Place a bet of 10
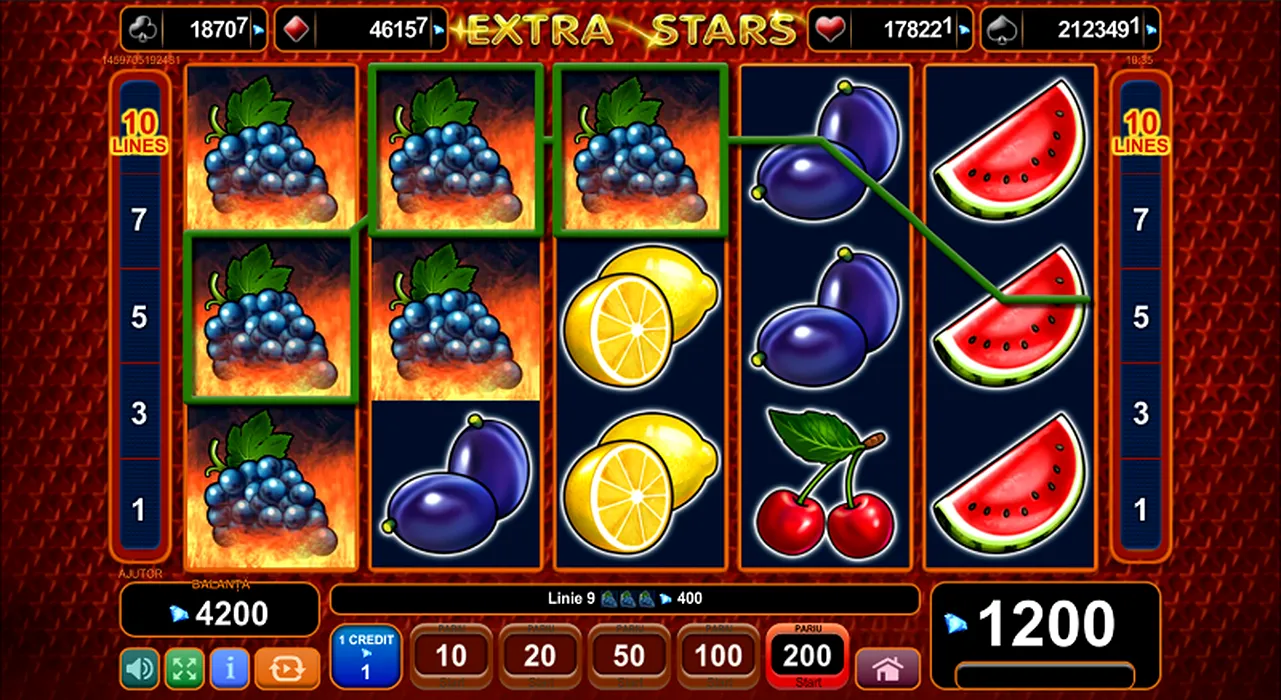Screen dimensions: 1281x700 coord(451,657)
